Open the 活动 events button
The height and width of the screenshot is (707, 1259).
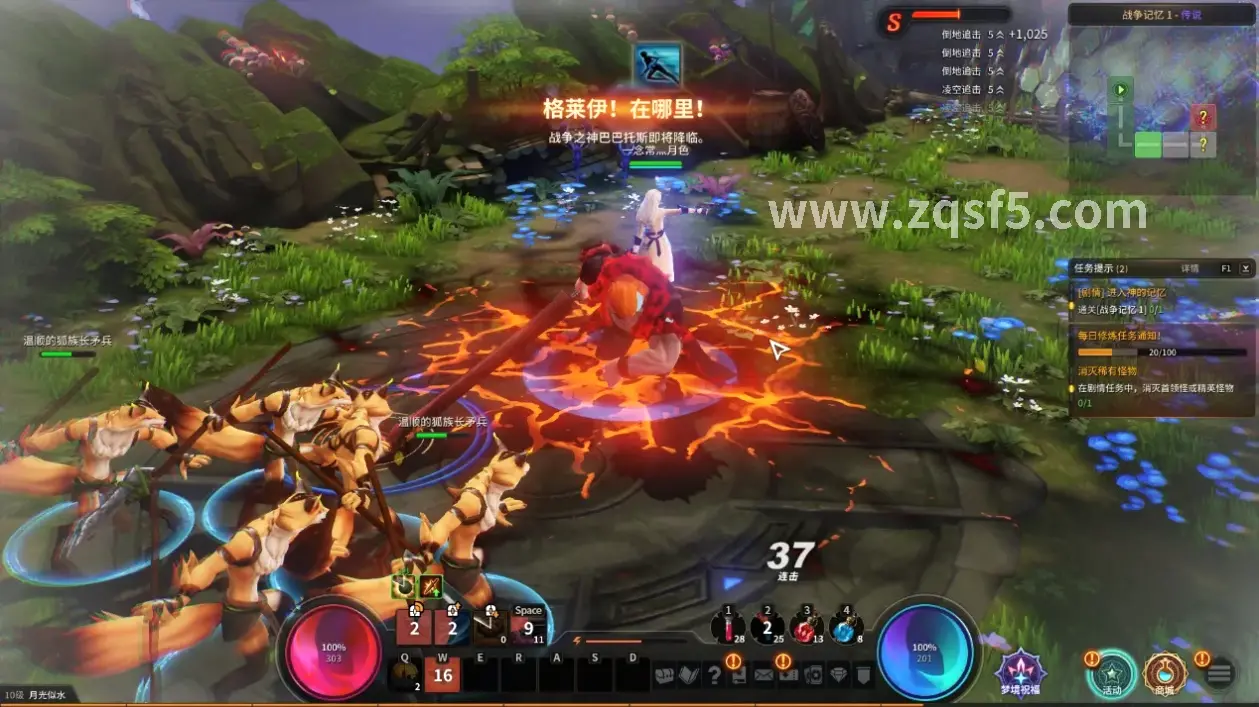[1112, 673]
